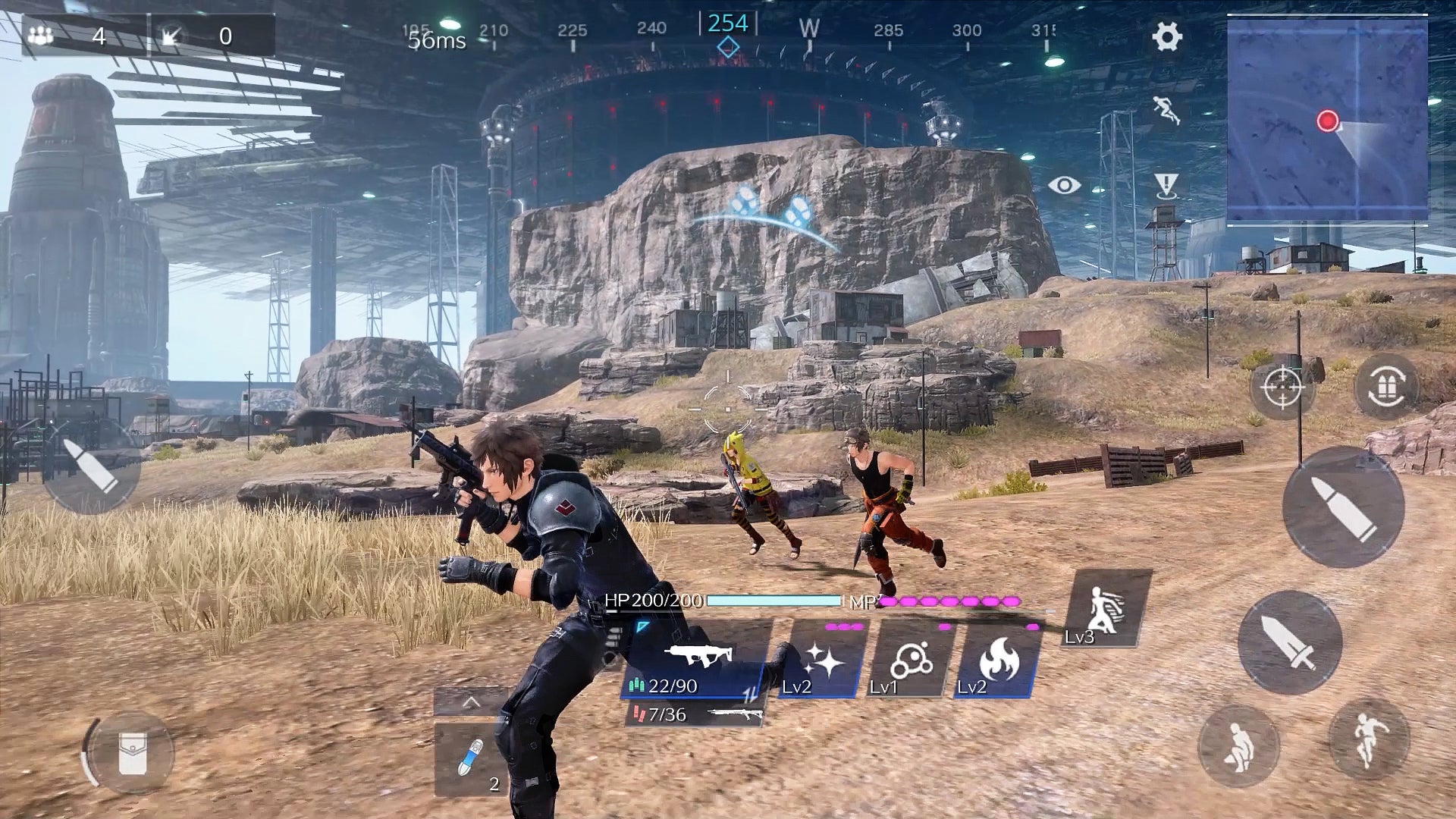Tap the HP bar showing 200/200
1456x819 pixels.
point(766,603)
